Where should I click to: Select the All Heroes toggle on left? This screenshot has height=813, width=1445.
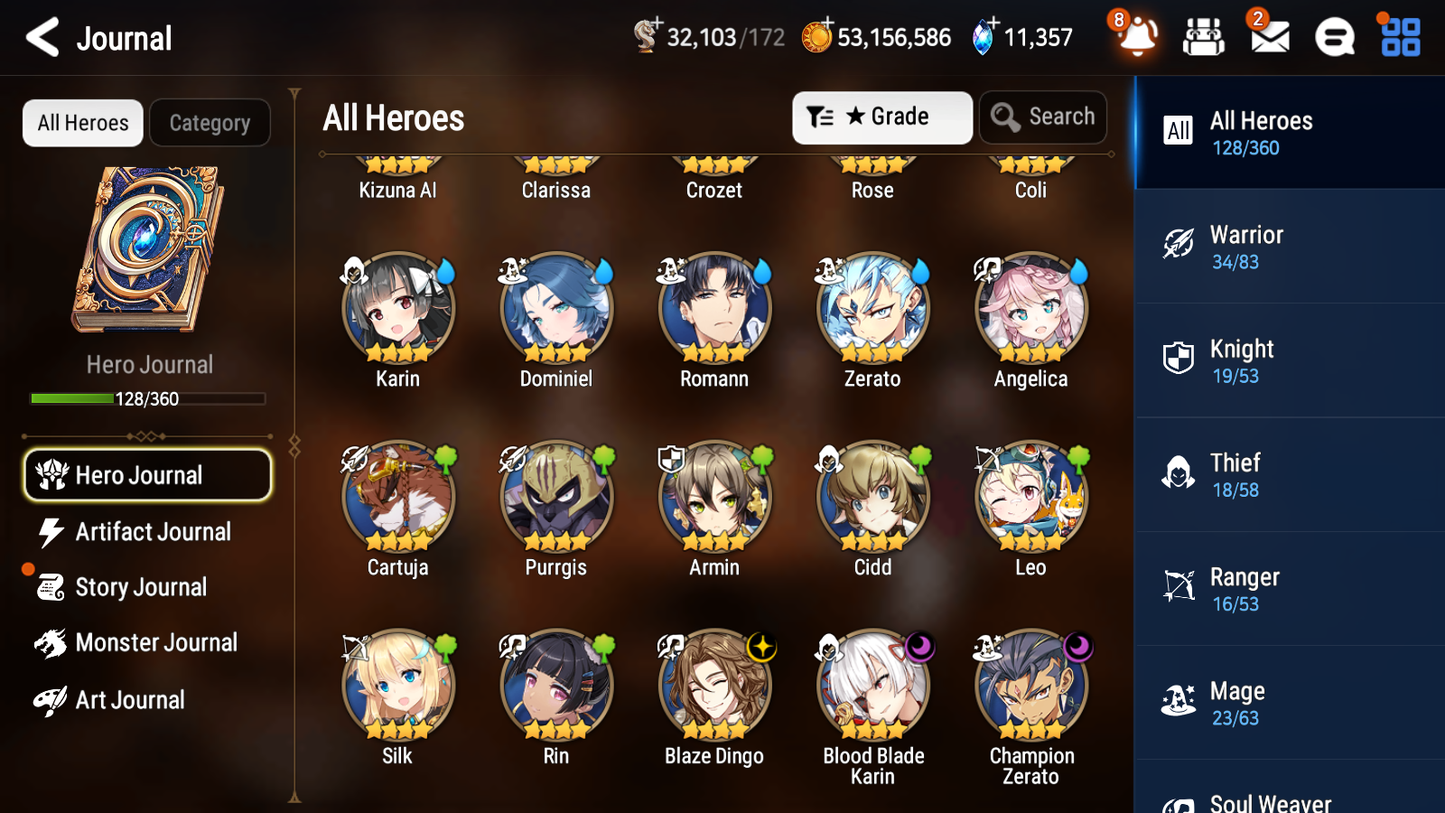click(x=82, y=122)
